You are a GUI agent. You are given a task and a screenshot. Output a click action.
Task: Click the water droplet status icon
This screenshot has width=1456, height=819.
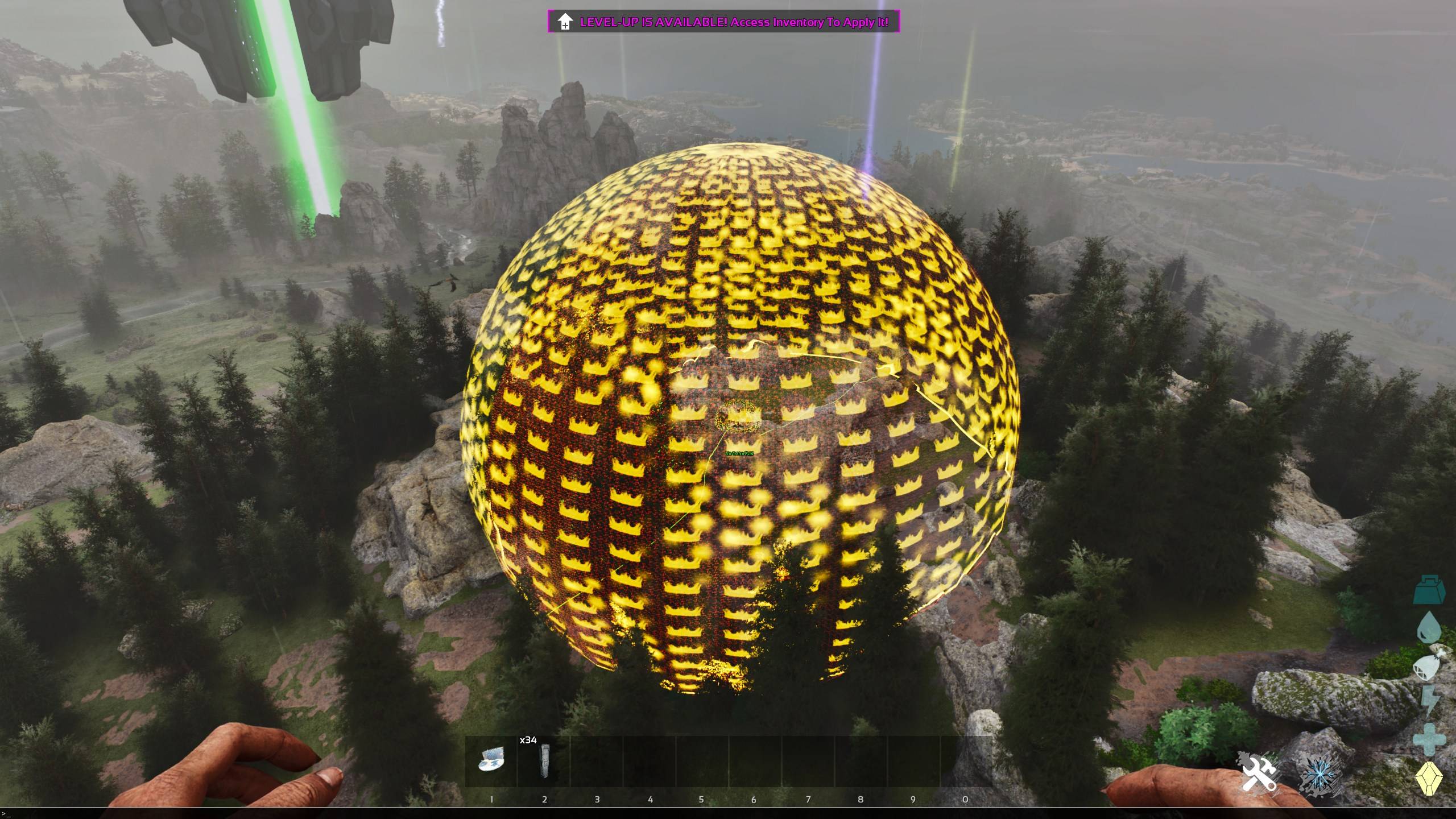(1429, 627)
